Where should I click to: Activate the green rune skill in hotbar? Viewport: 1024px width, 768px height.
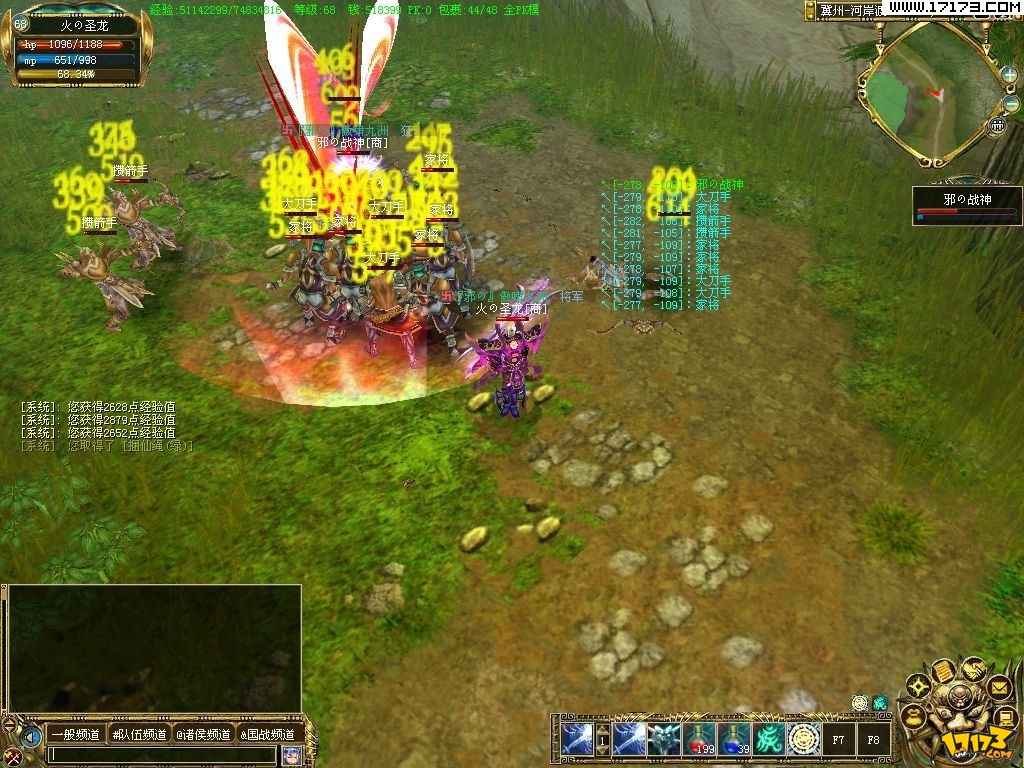(769, 739)
